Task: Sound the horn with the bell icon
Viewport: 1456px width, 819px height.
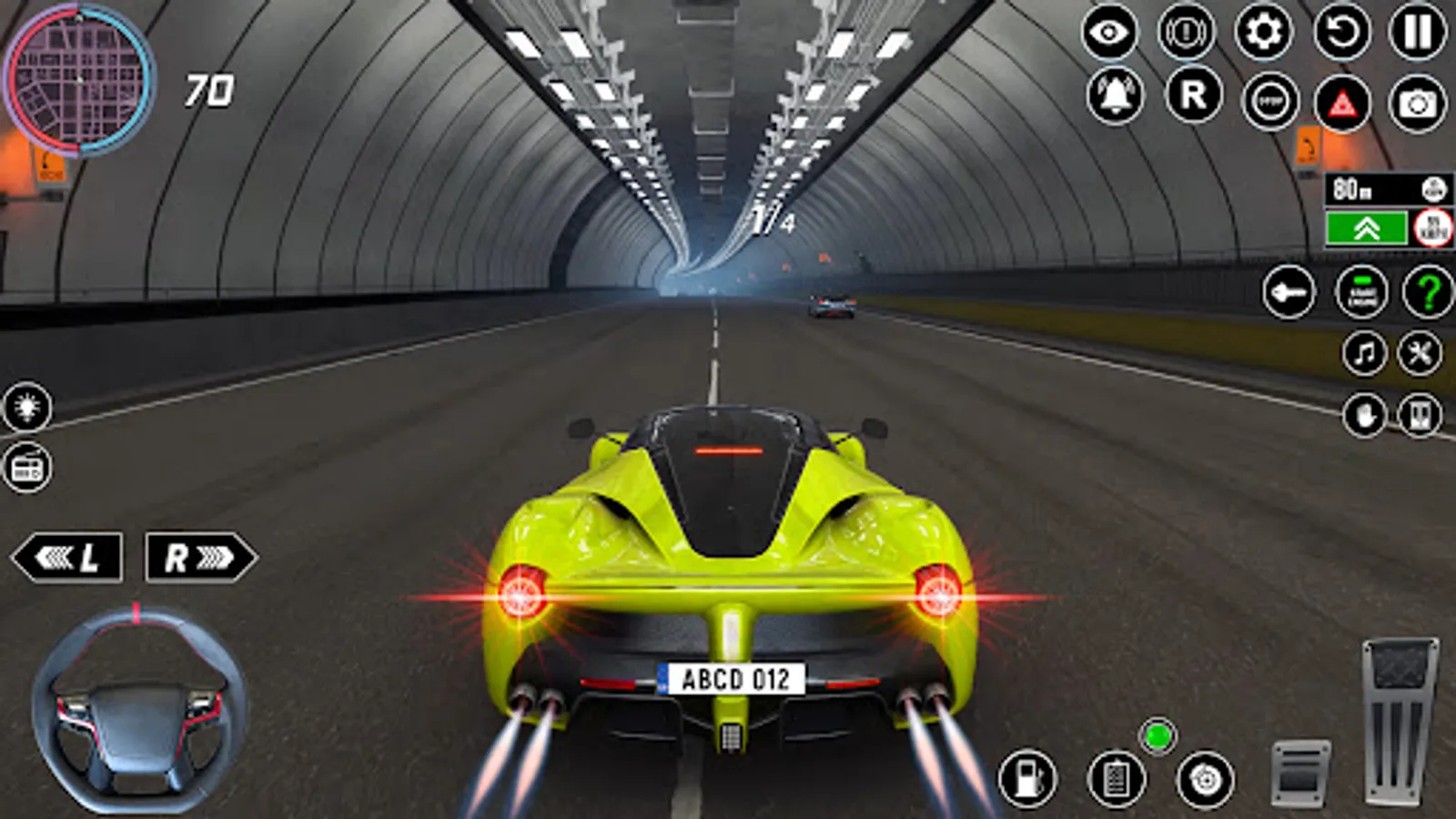Action: tap(1117, 95)
